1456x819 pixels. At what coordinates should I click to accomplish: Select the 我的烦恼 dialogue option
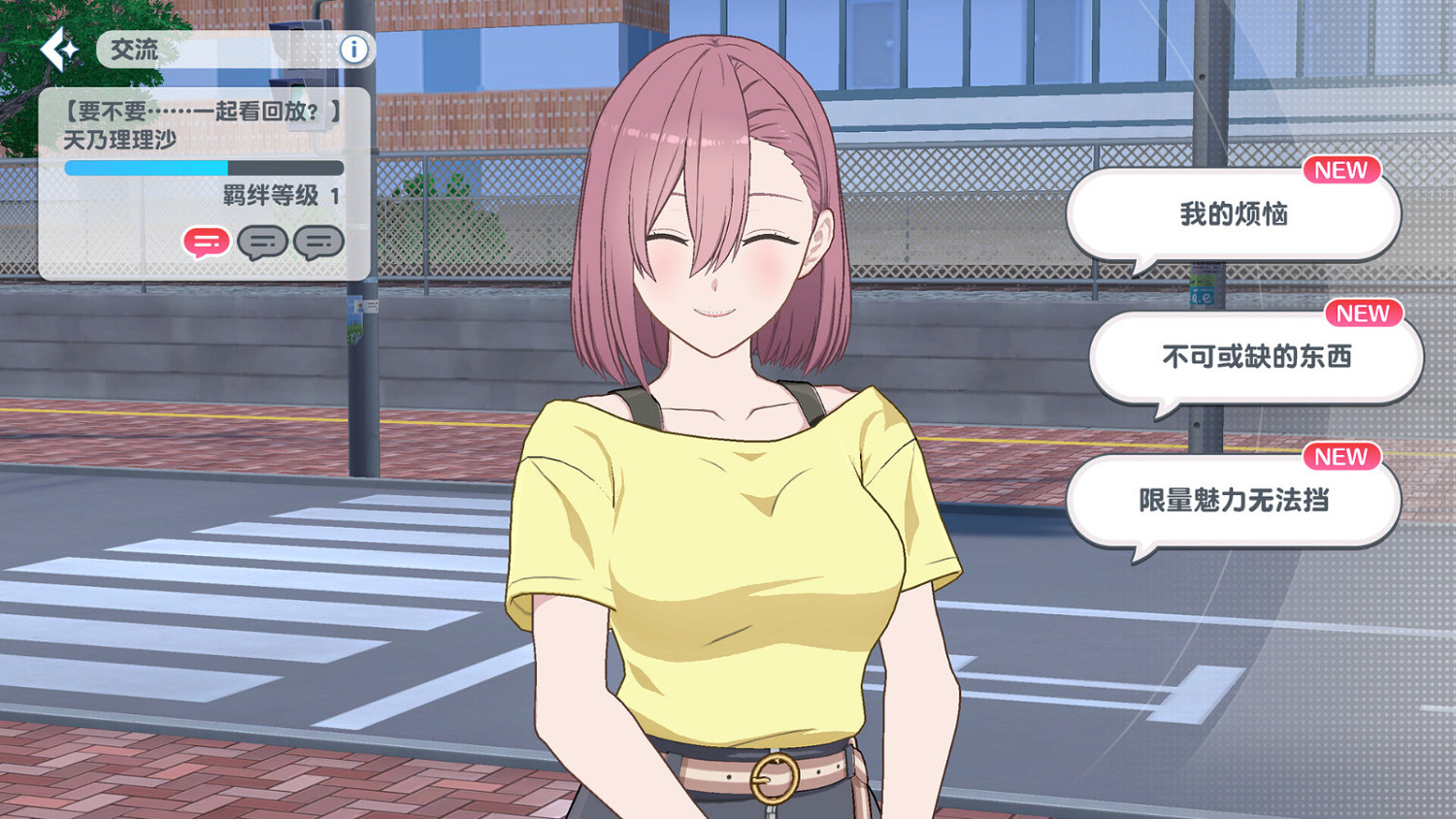1234,214
